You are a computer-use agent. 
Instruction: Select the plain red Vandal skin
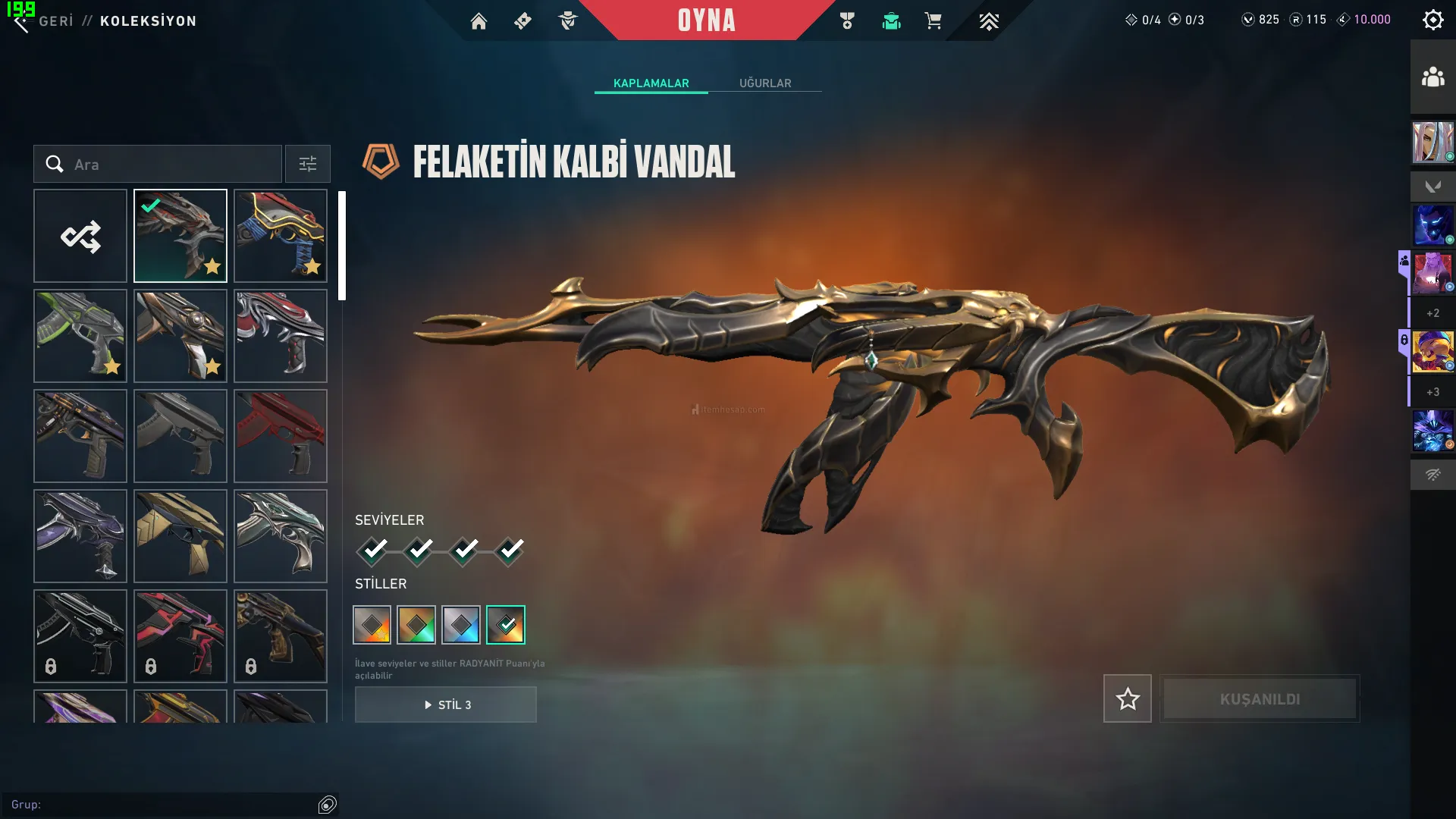click(x=281, y=436)
